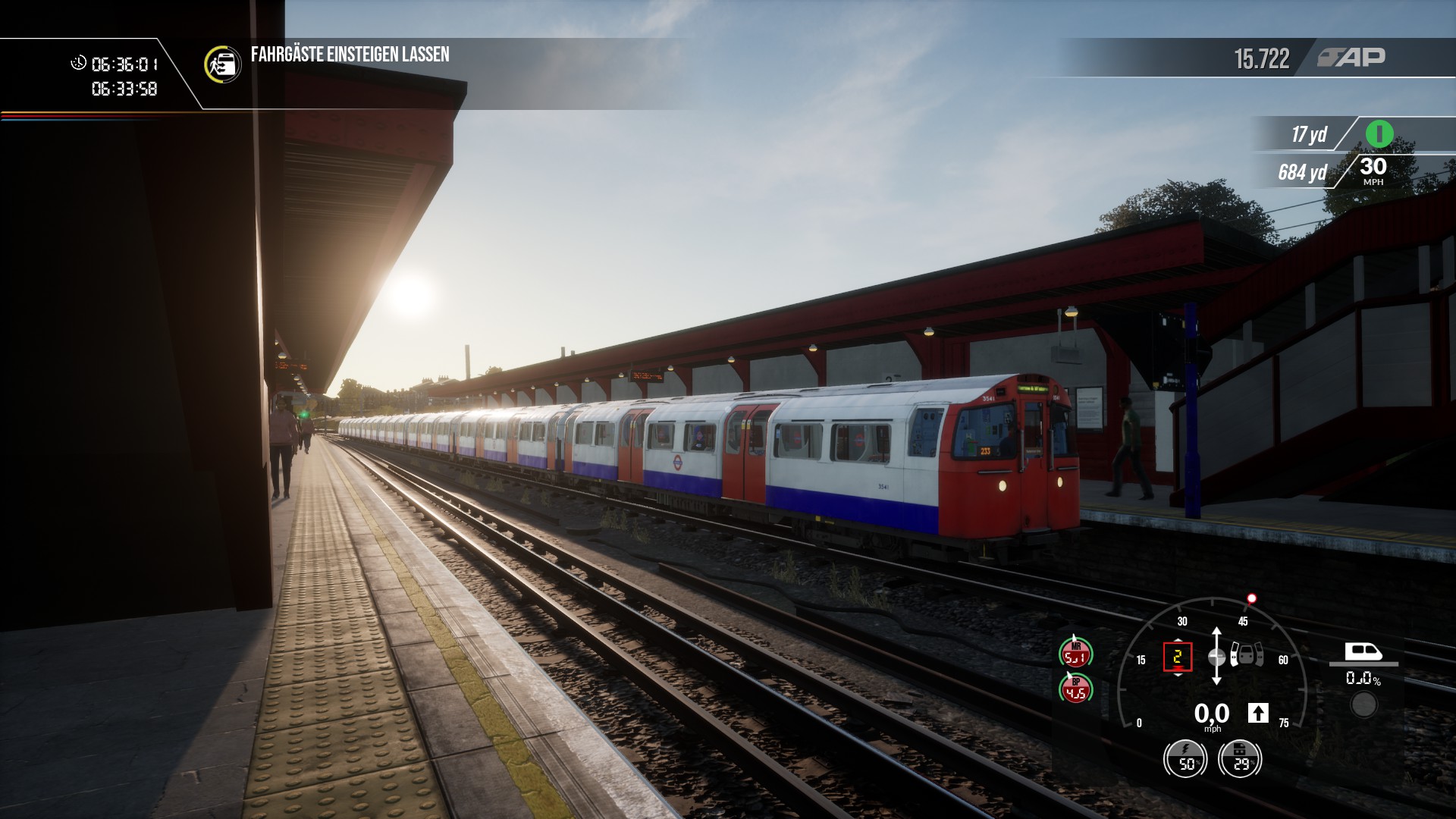The height and width of the screenshot is (819, 1456).
Task: Click the white train gradient icon
Action: point(1363,651)
